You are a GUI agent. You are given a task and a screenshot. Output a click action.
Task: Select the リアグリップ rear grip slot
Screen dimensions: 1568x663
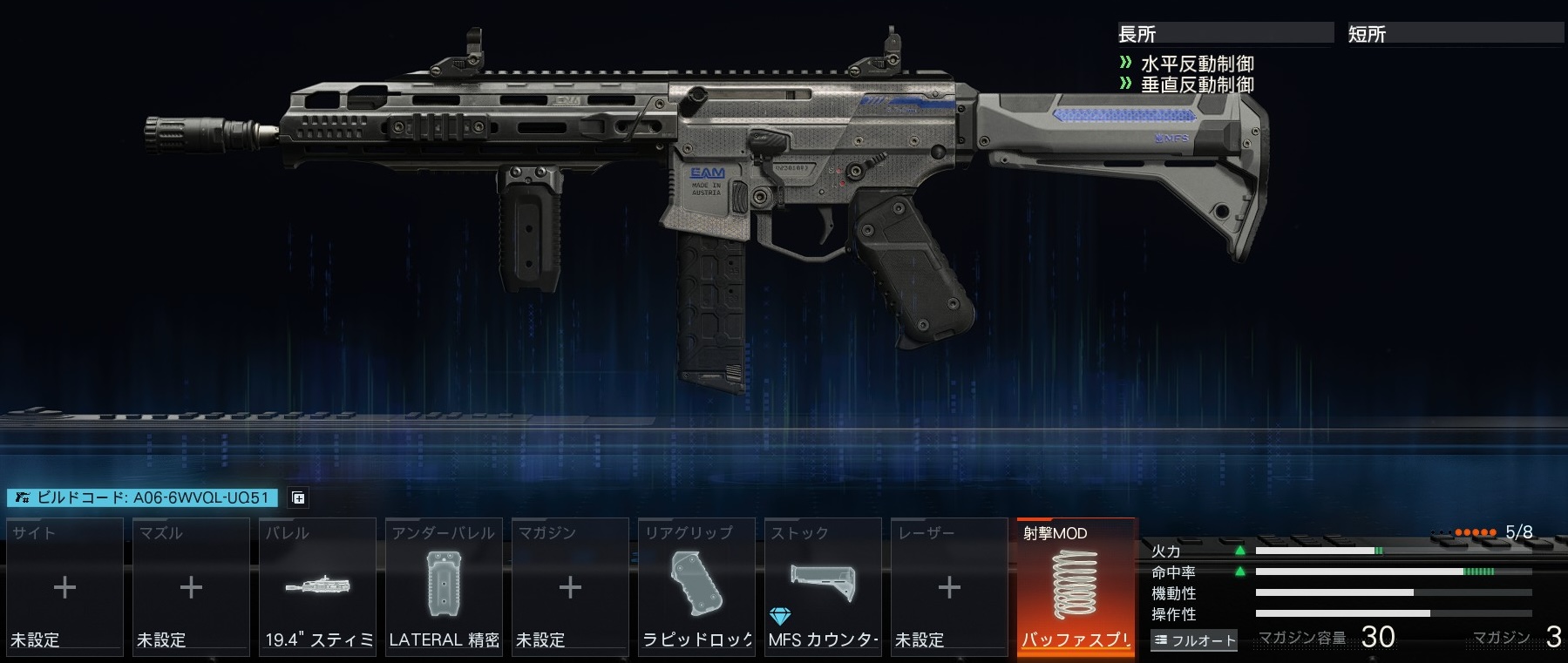pyautogui.click(x=696, y=586)
